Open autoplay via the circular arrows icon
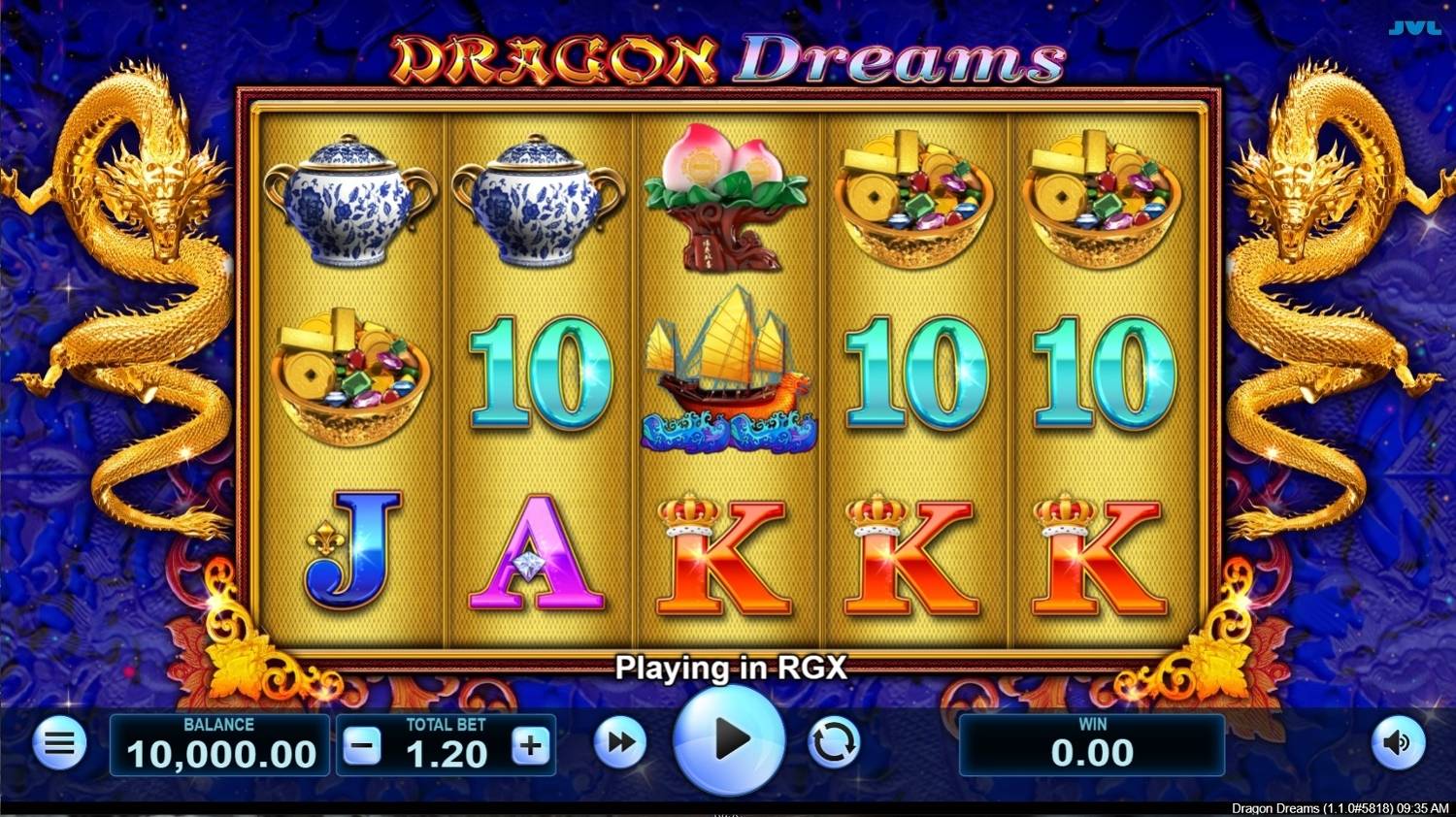Image resolution: width=1456 pixels, height=817 pixels. tap(835, 744)
